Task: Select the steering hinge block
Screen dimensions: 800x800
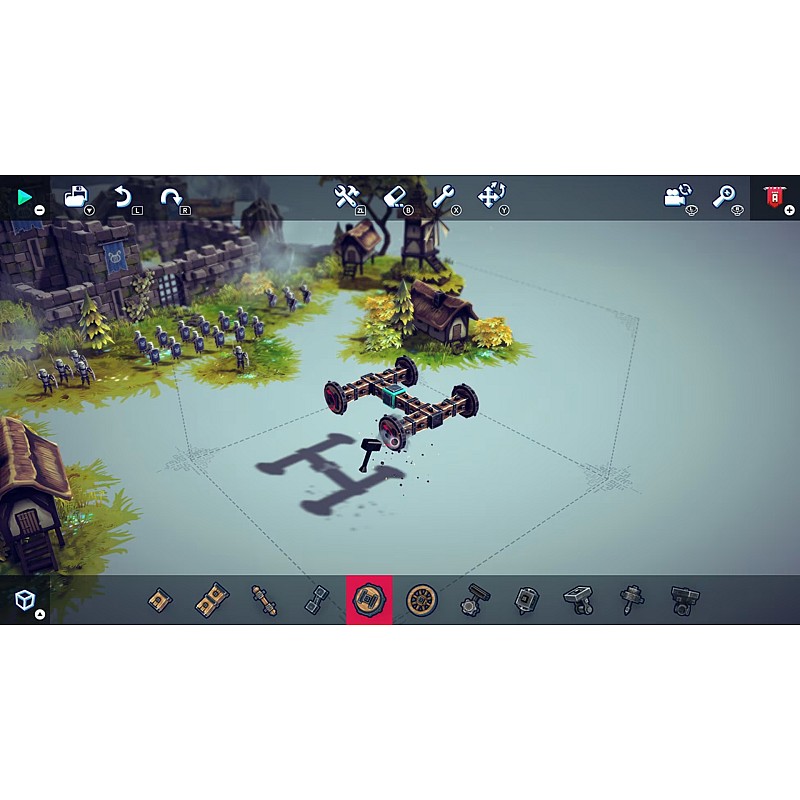Action: 474,600
